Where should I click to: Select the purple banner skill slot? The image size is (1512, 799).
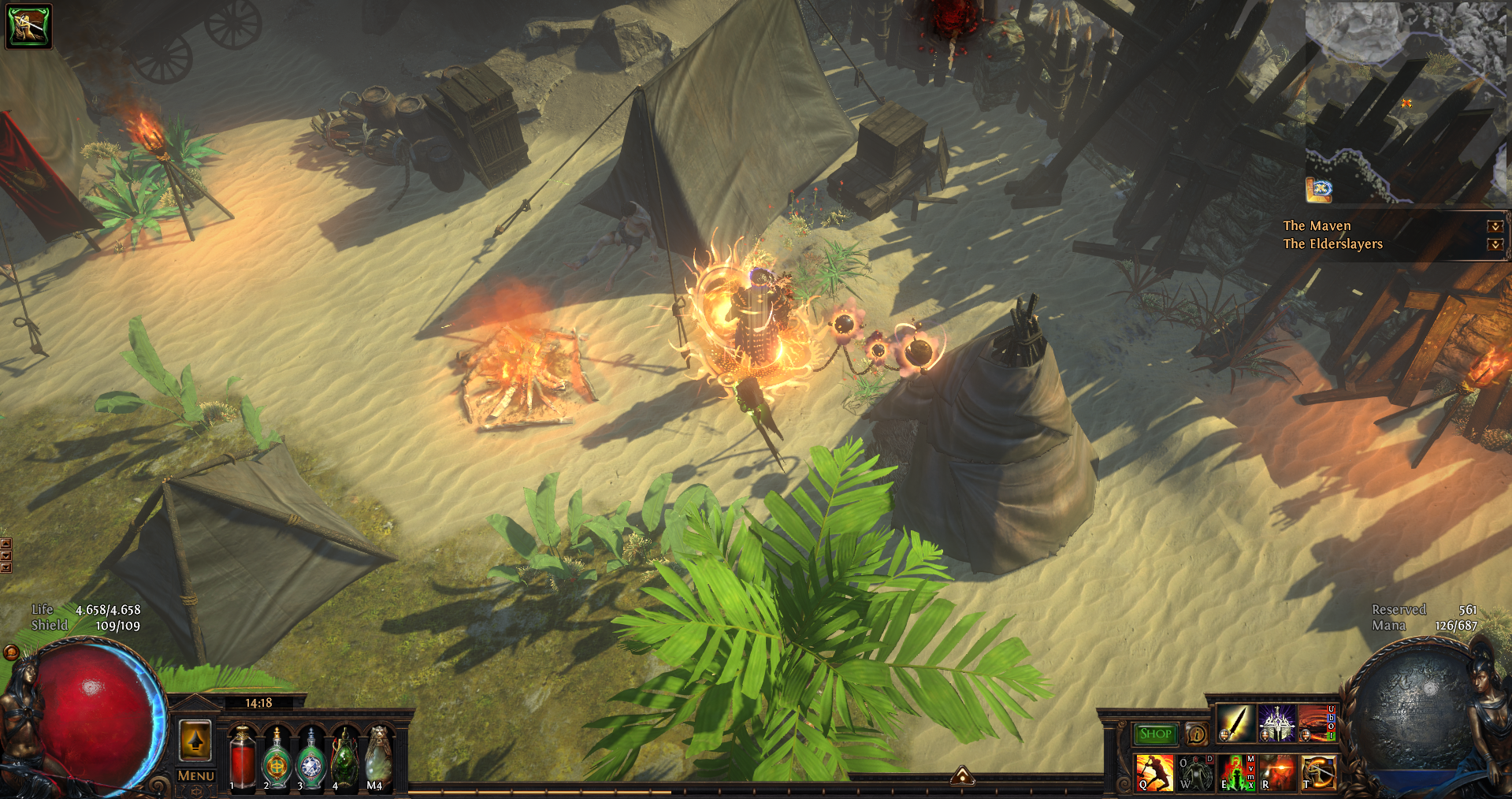tap(1276, 723)
